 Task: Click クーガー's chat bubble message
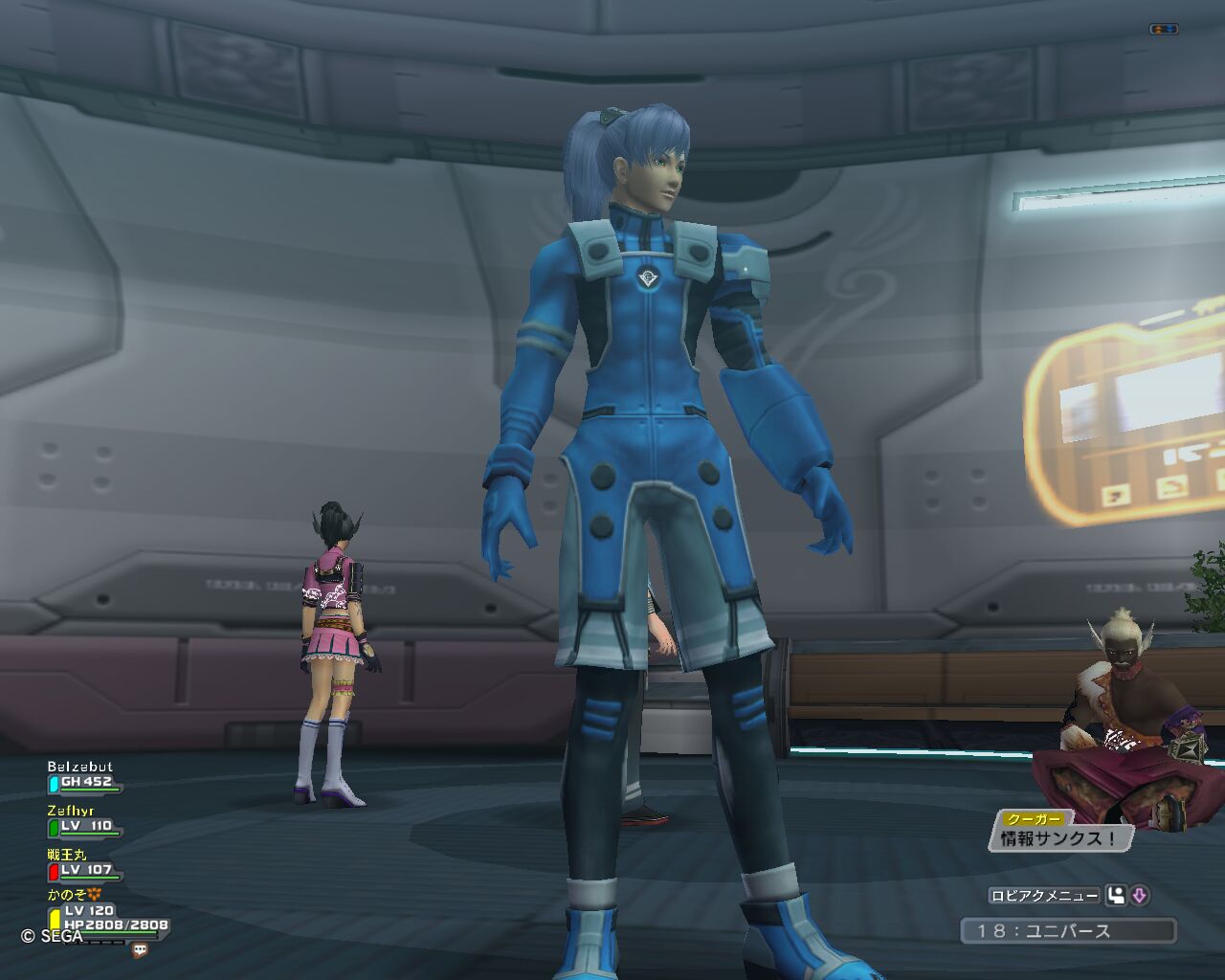tap(1059, 838)
